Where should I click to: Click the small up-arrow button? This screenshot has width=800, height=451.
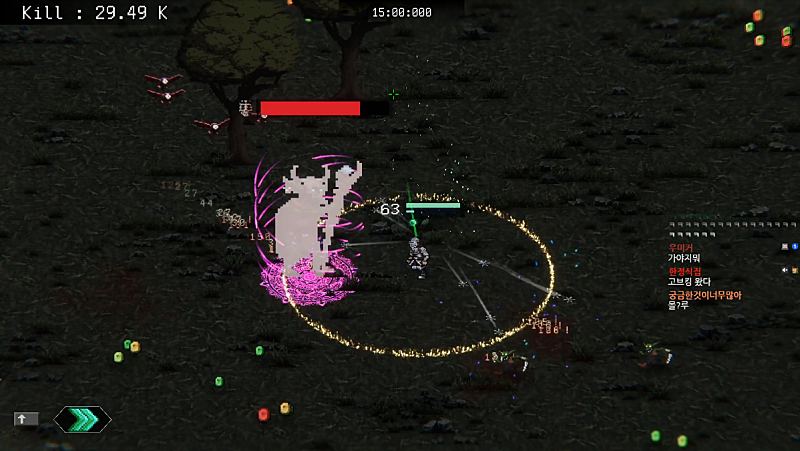pos(25,419)
